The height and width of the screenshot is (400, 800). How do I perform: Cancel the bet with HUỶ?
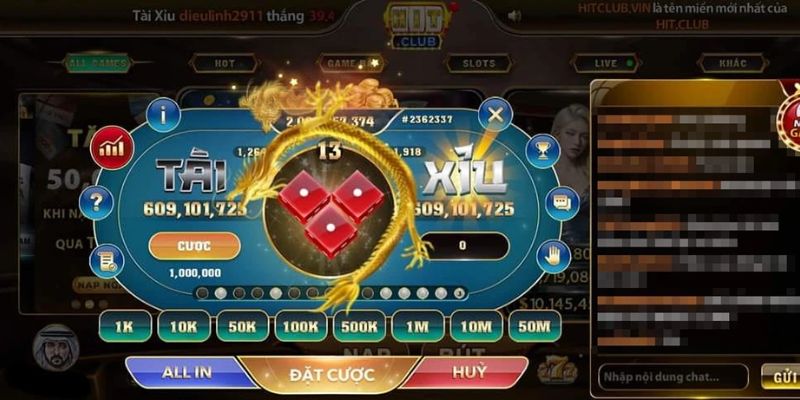coord(468,372)
